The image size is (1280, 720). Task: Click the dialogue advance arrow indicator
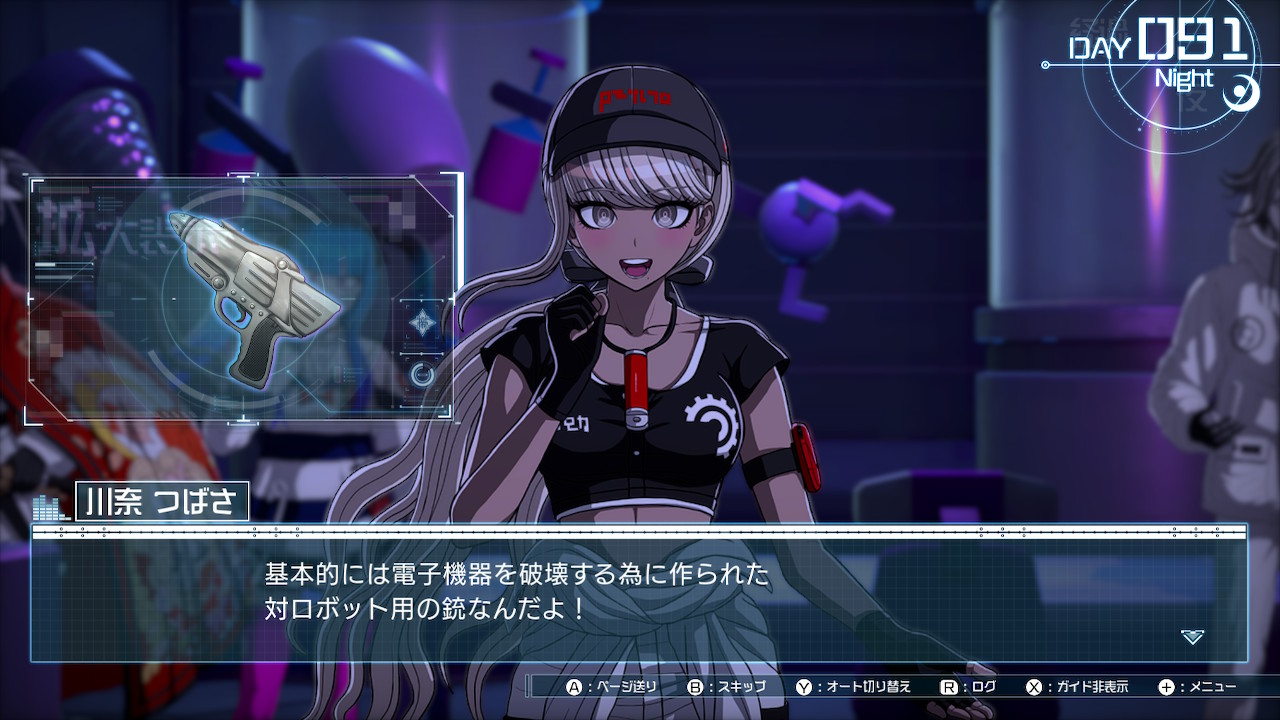click(1192, 636)
